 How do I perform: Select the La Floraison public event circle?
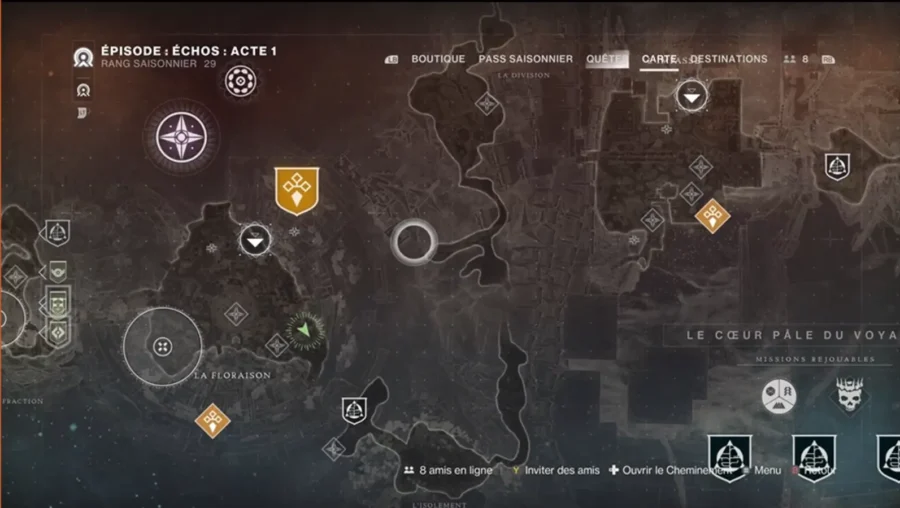coord(162,347)
